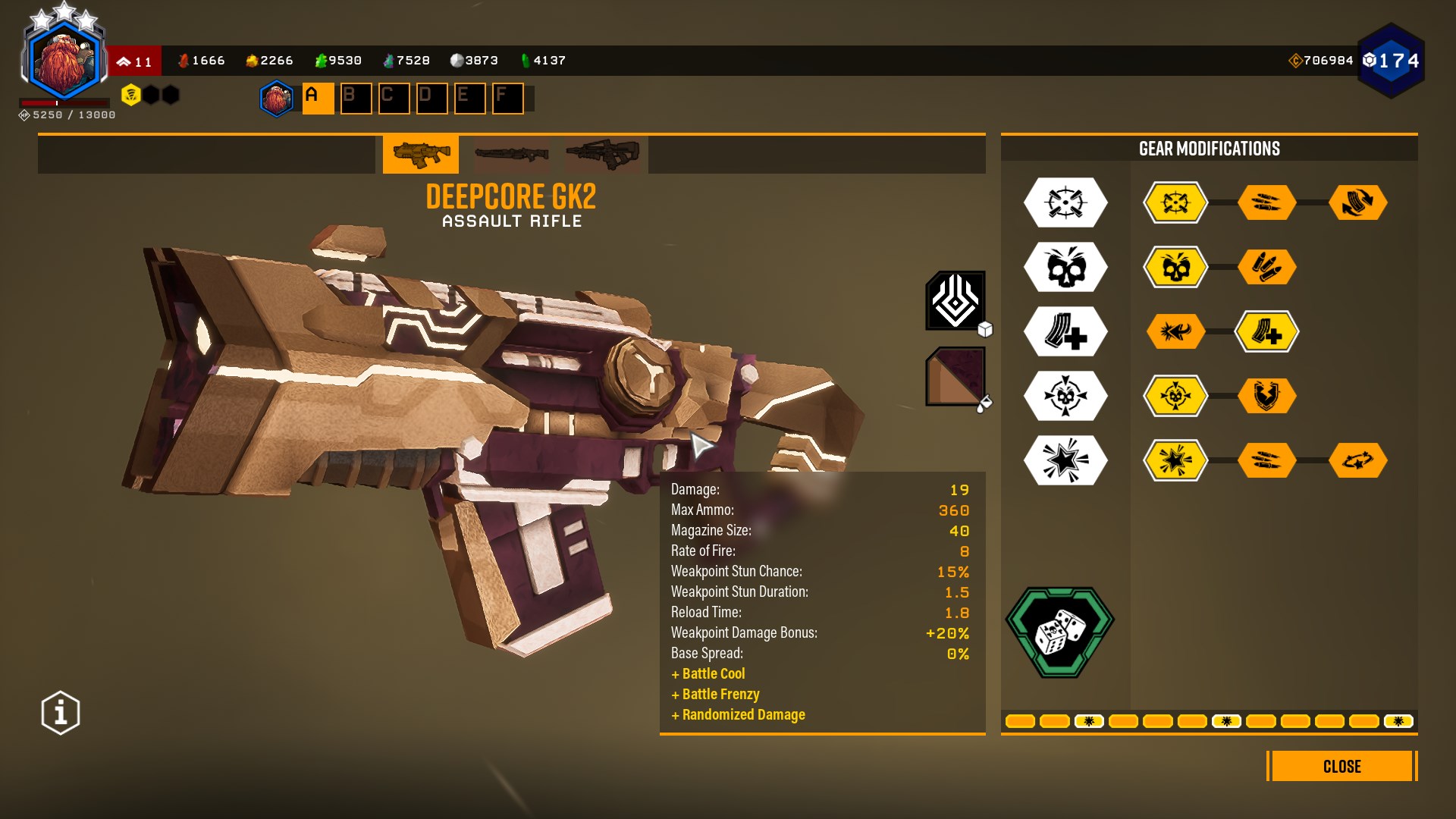Screen dimensions: 1456x819
Task: Switch to the third weapon thumbnail tab
Action: tap(603, 154)
